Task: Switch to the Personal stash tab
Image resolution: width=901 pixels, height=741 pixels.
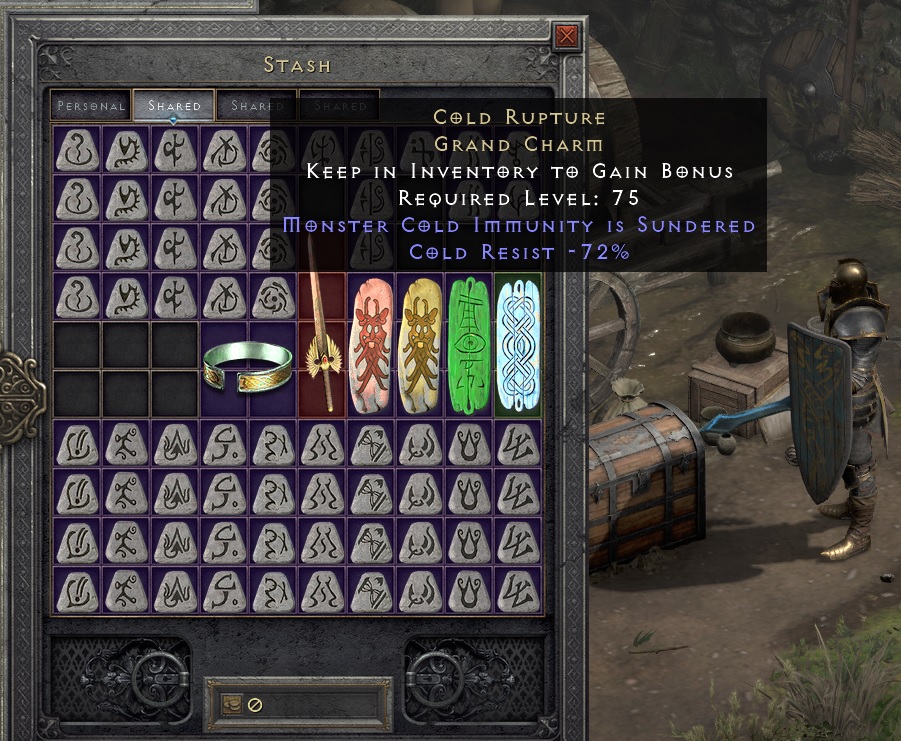Action: 91,105
